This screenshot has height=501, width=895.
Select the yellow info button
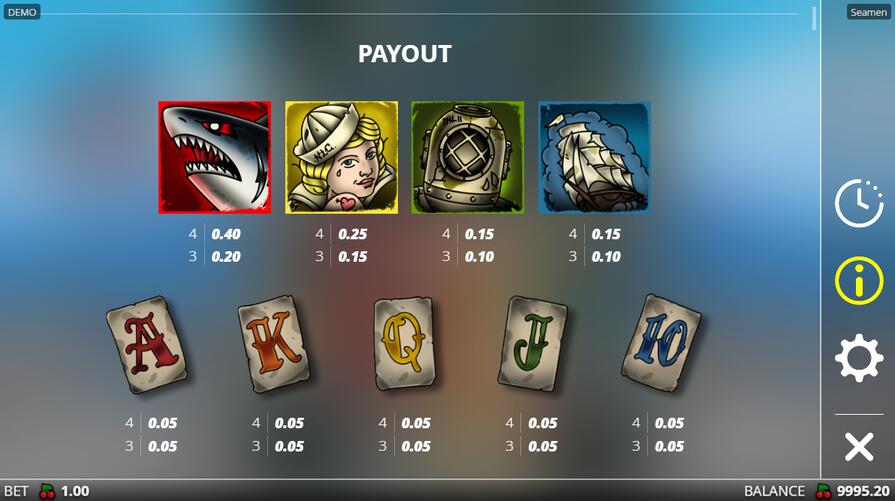pos(859,281)
